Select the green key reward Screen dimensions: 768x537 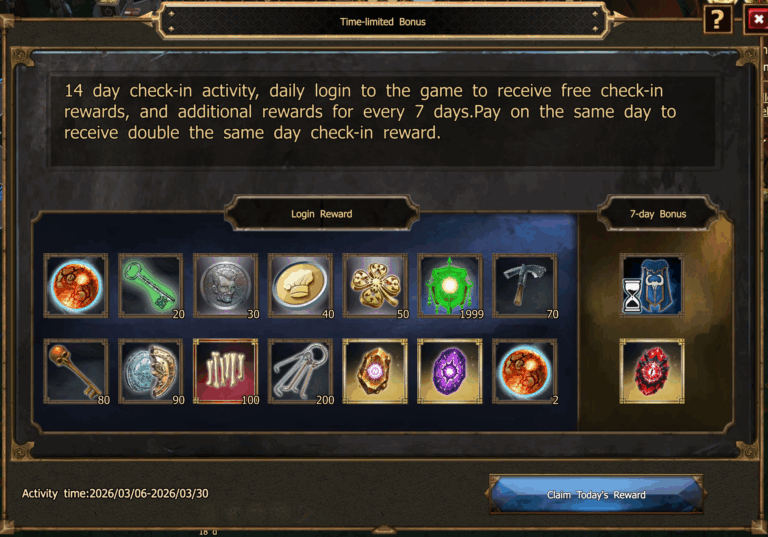(151, 285)
